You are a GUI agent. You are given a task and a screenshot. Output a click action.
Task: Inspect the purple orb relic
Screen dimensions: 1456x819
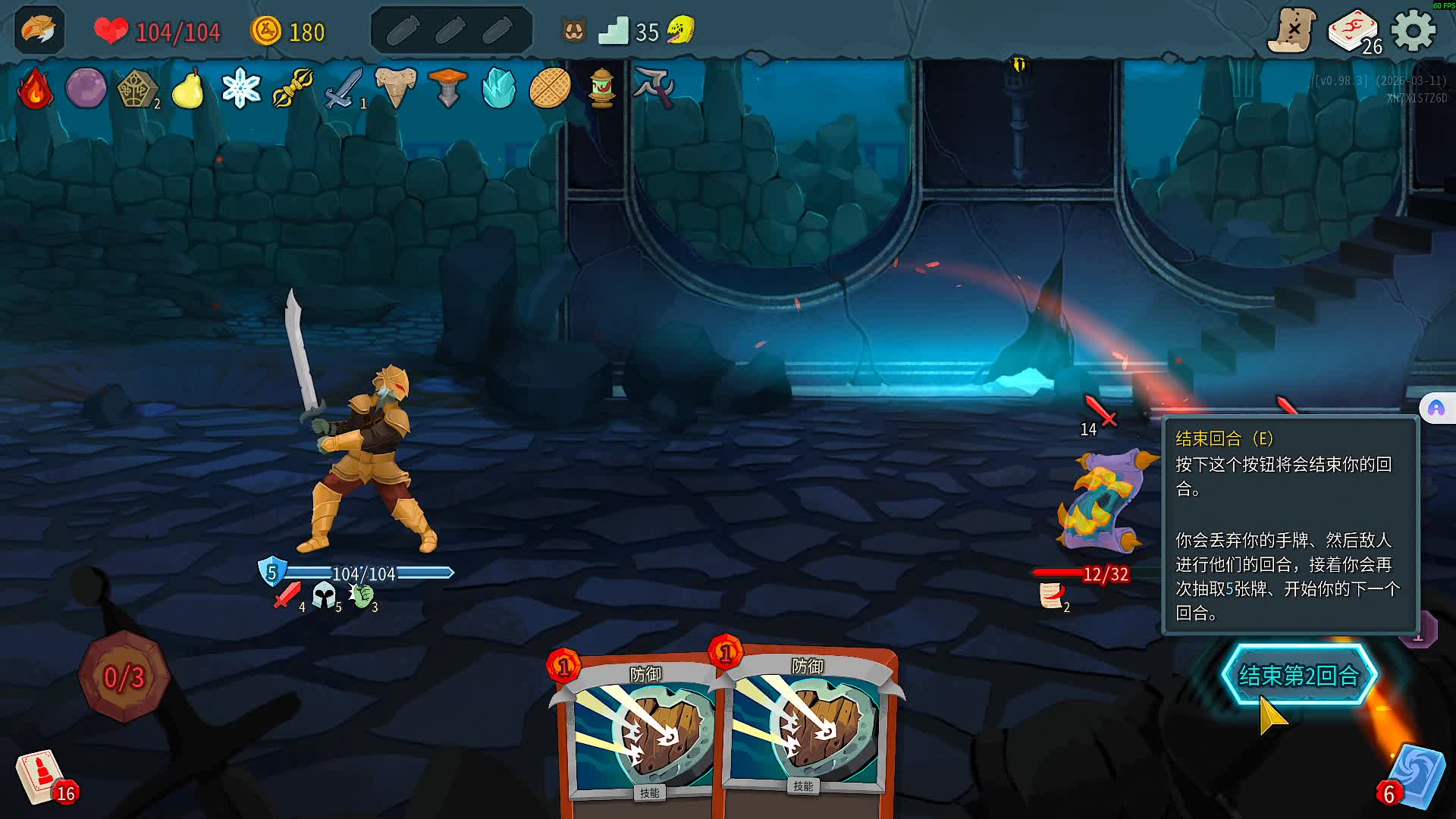86,89
